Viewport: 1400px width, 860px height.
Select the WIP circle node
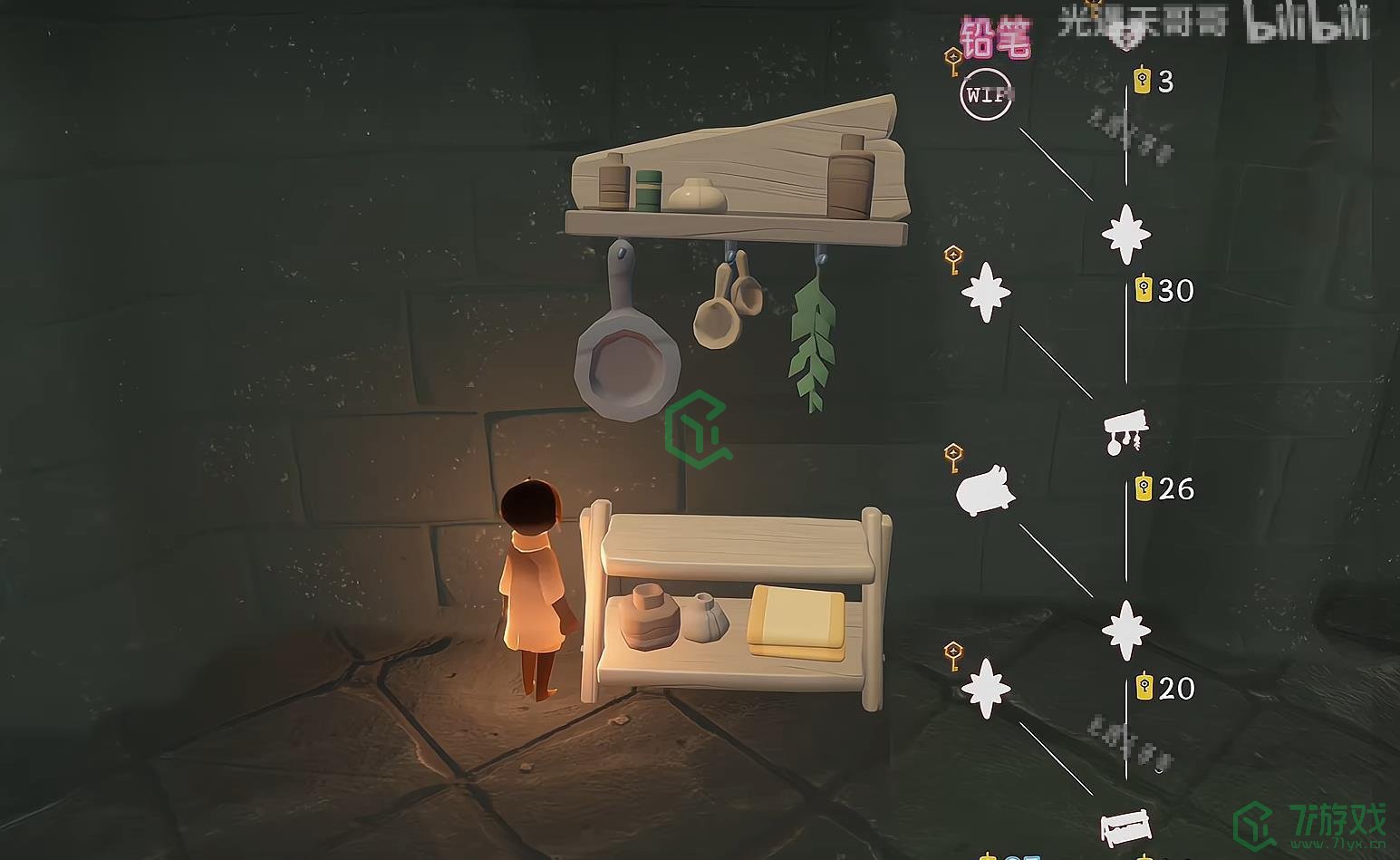click(x=986, y=94)
